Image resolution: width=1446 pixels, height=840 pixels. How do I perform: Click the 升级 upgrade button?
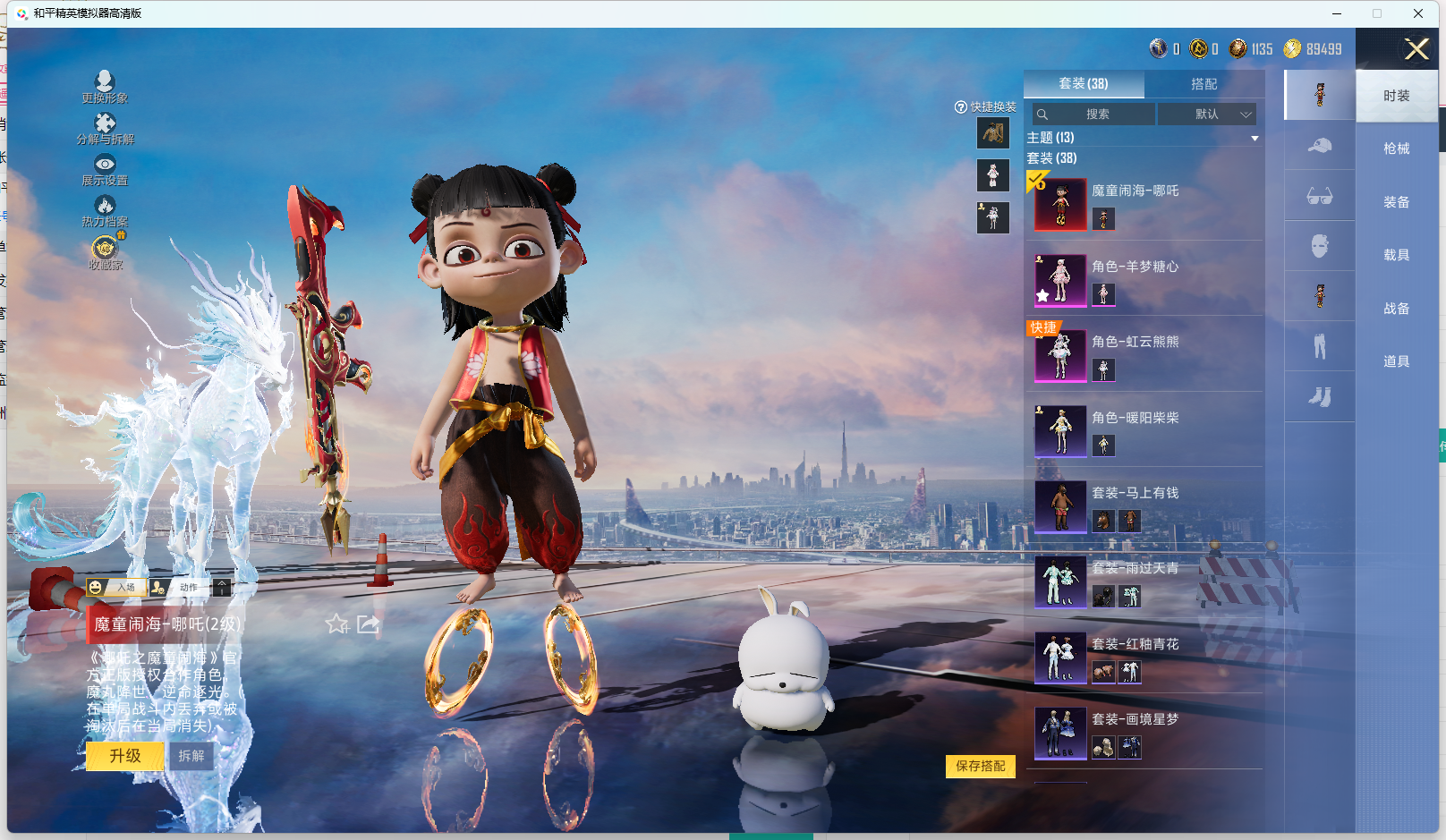[125, 756]
